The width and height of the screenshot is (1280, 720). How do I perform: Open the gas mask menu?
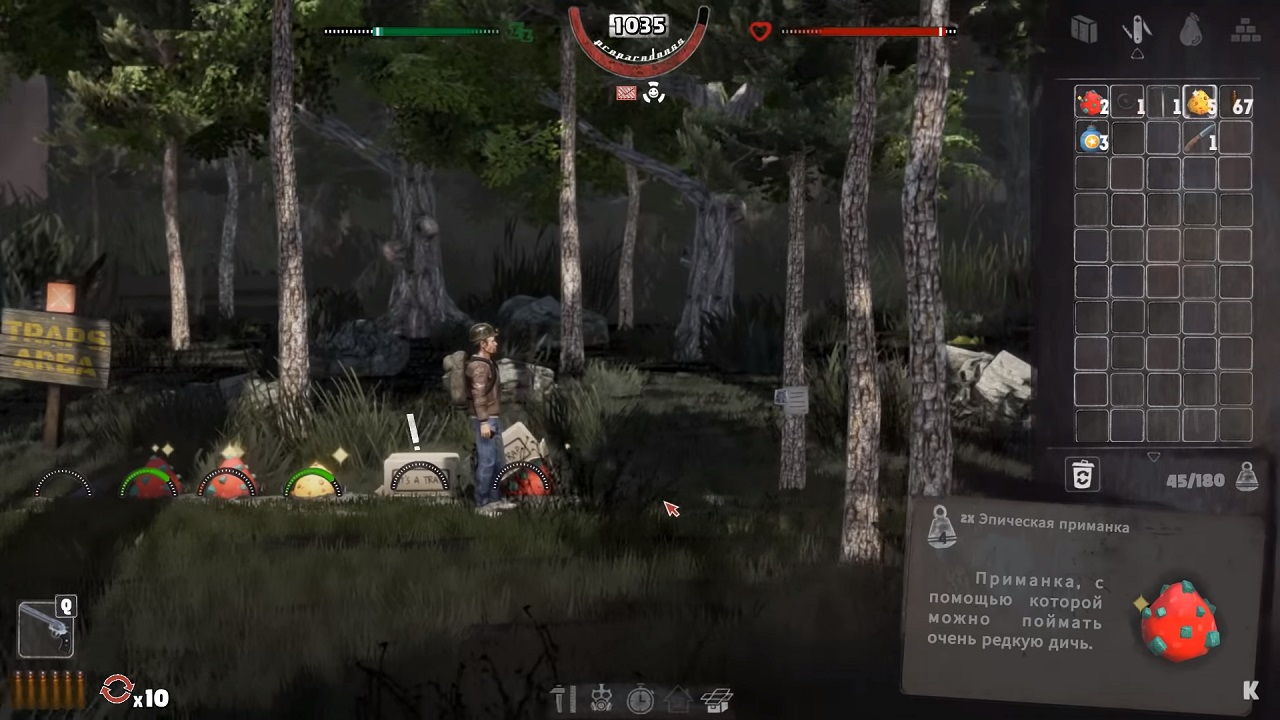[x=602, y=698]
